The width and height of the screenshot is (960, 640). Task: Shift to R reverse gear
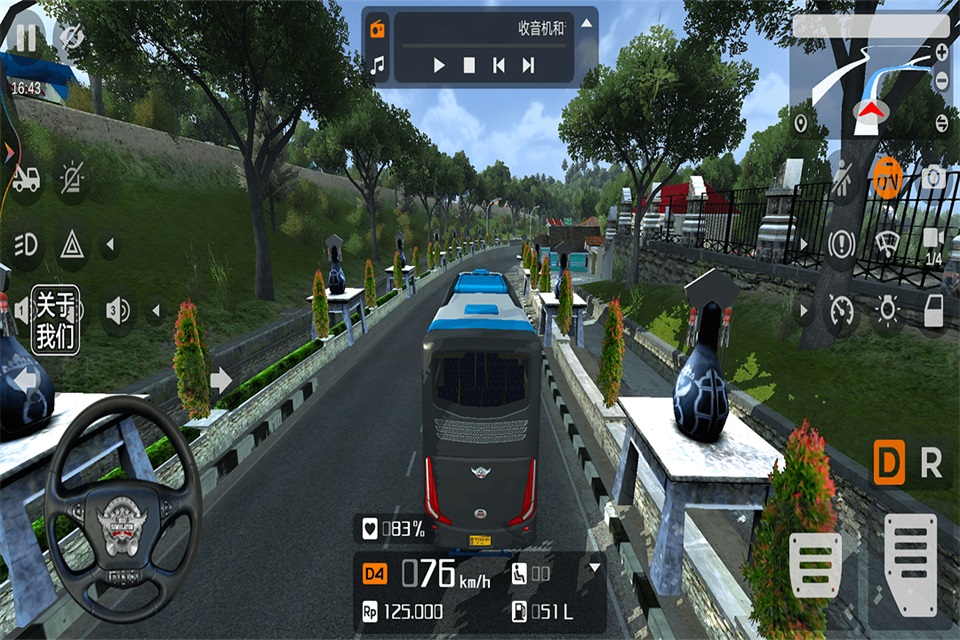click(931, 463)
